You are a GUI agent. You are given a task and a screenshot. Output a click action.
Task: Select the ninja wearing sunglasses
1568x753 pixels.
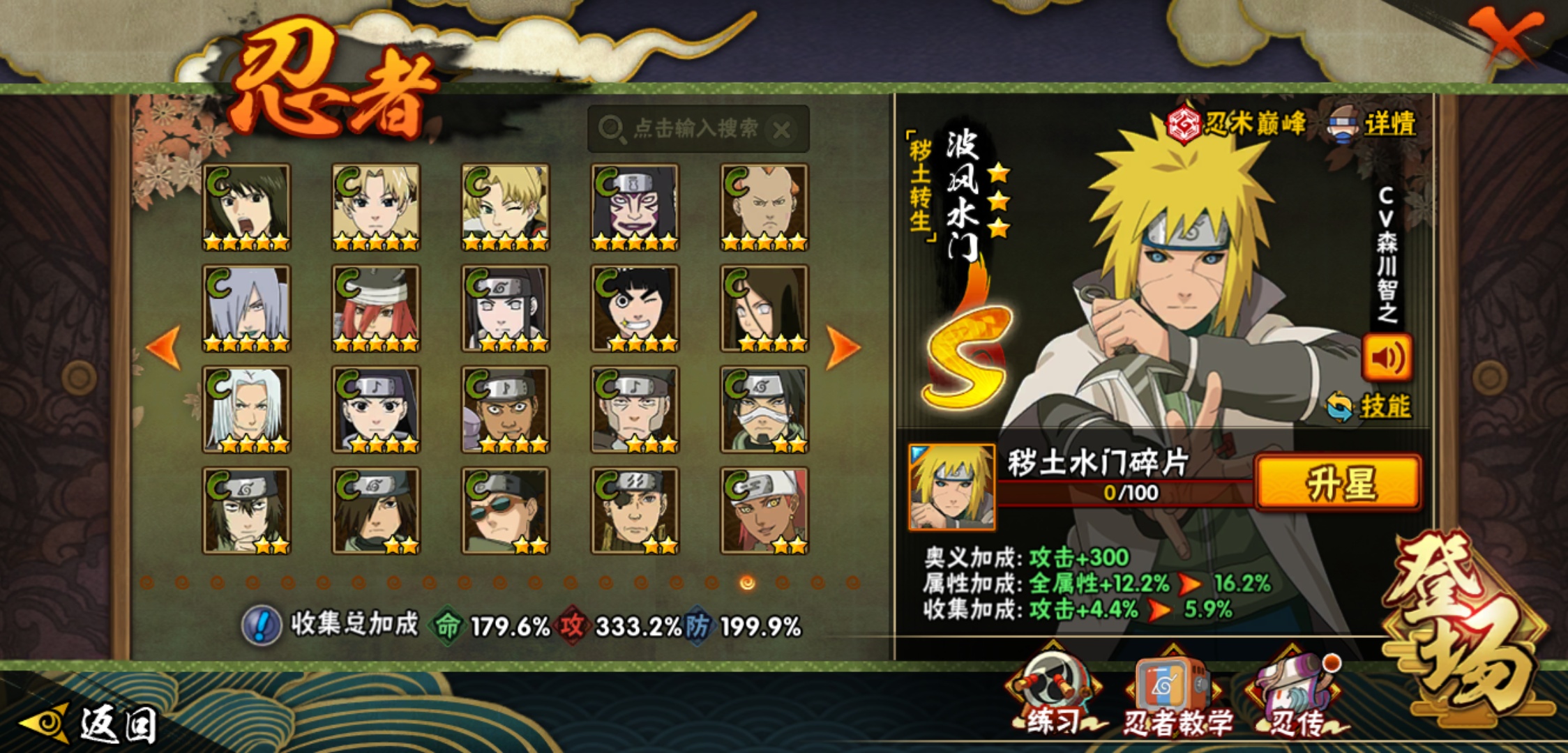tap(505, 510)
